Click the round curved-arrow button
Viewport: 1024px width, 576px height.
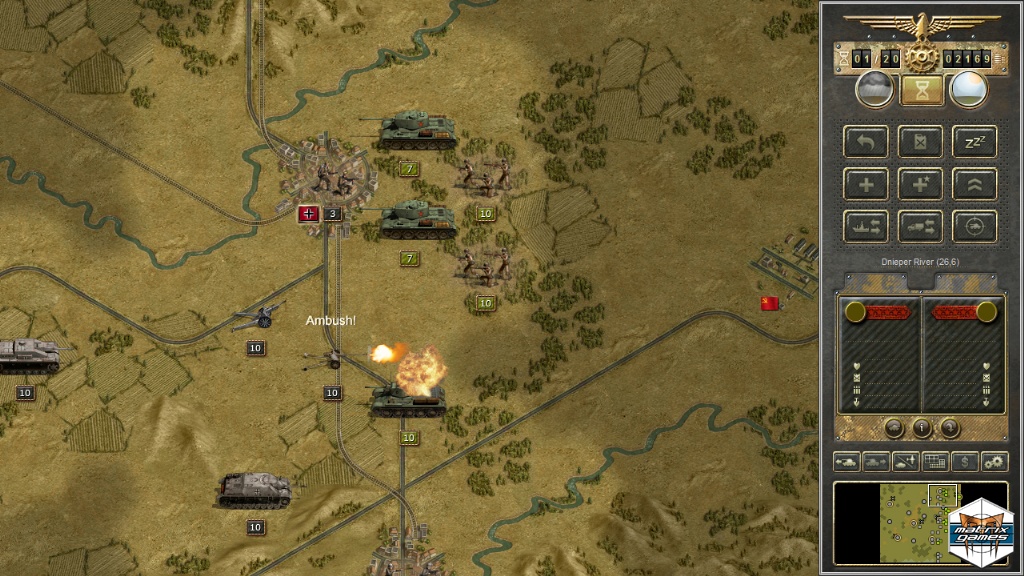point(949,428)
